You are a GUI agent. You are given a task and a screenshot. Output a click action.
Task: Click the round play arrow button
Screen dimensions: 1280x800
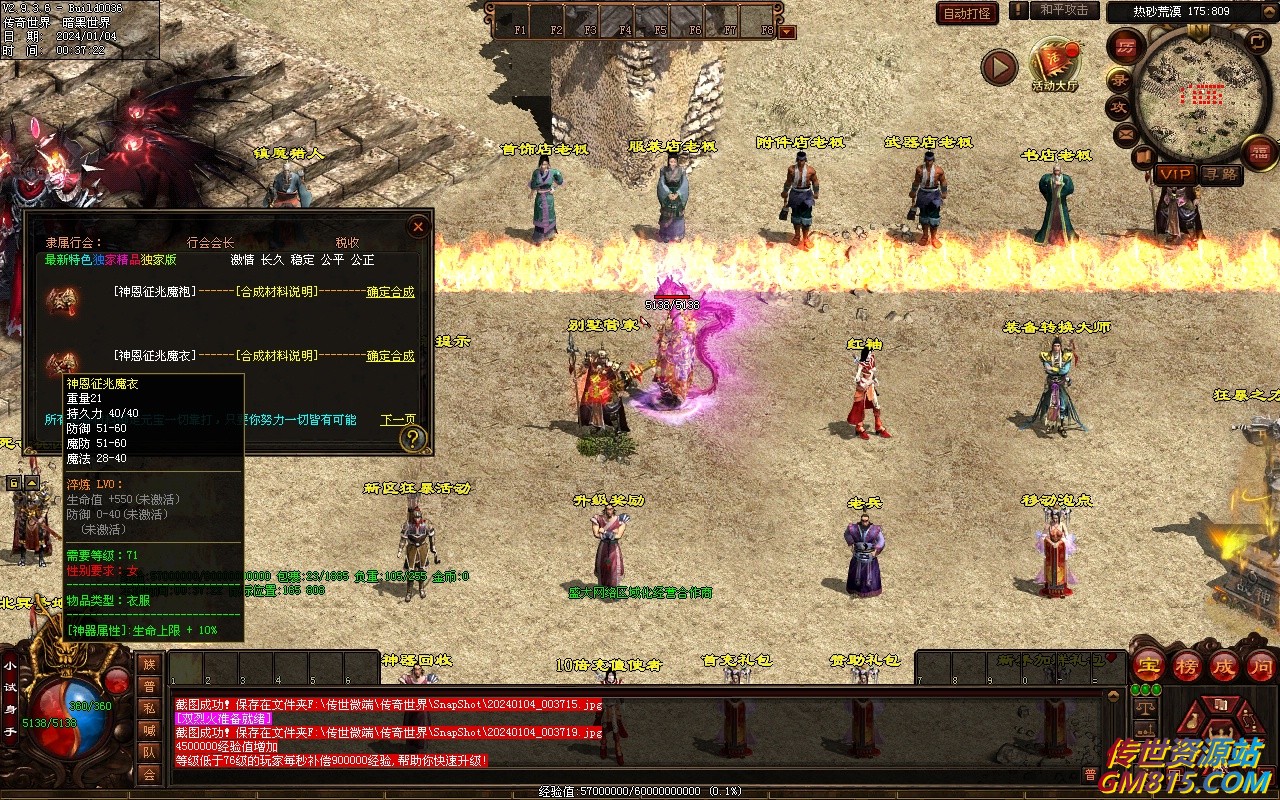click(x=998, y=67)
